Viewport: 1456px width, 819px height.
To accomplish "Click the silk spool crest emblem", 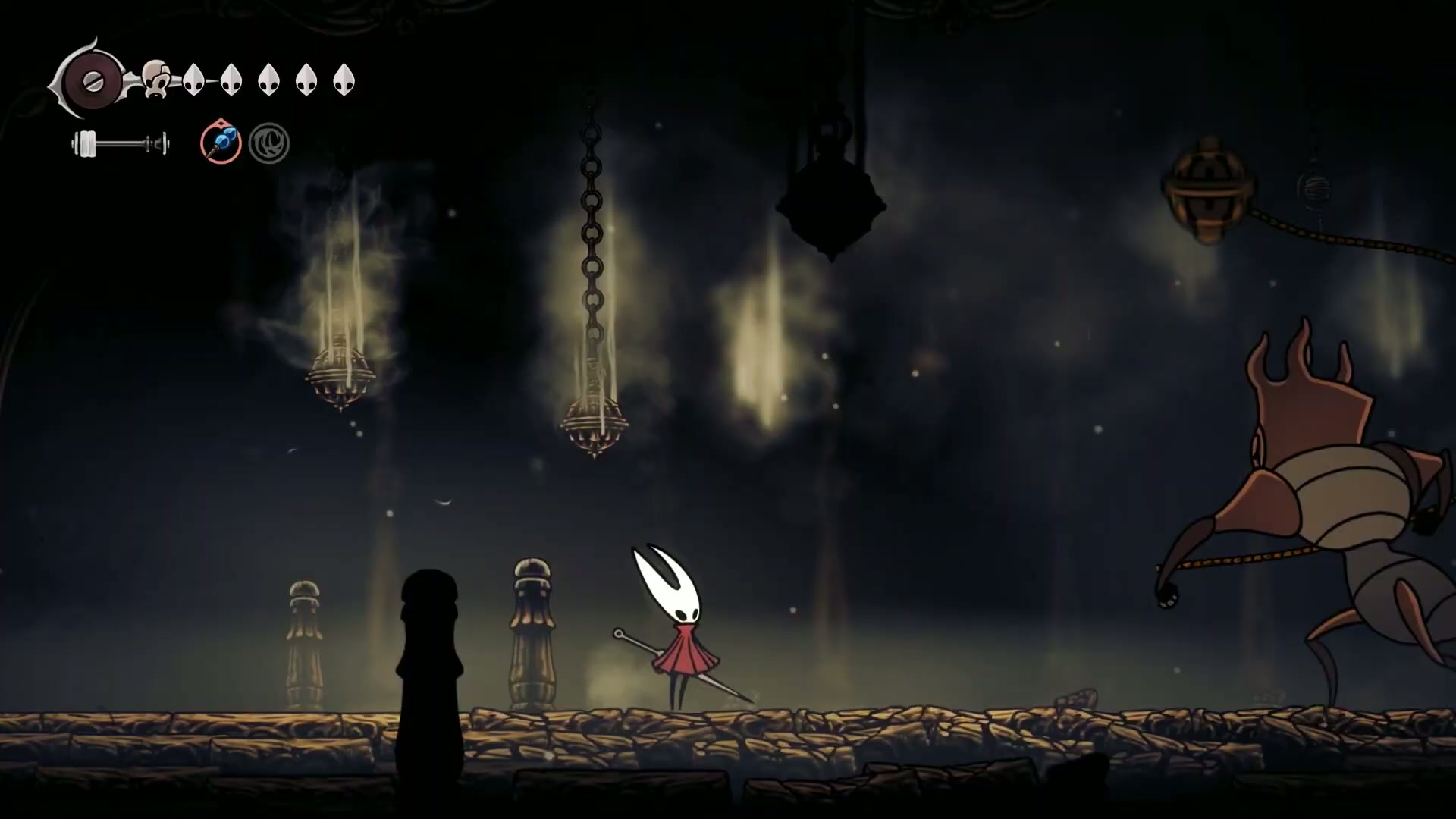I will (92, 80).
